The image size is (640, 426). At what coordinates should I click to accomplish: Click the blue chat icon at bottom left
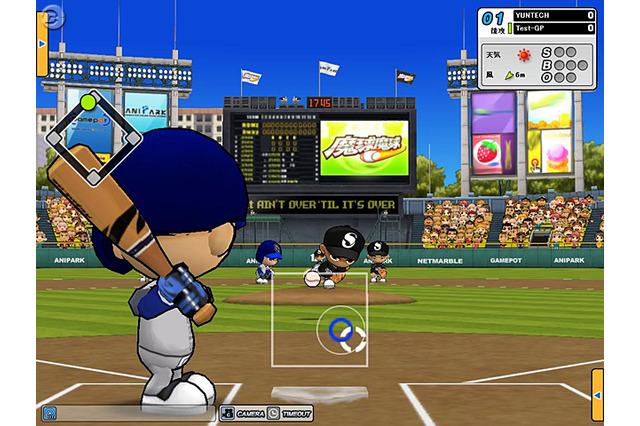[x=49, y=412]
